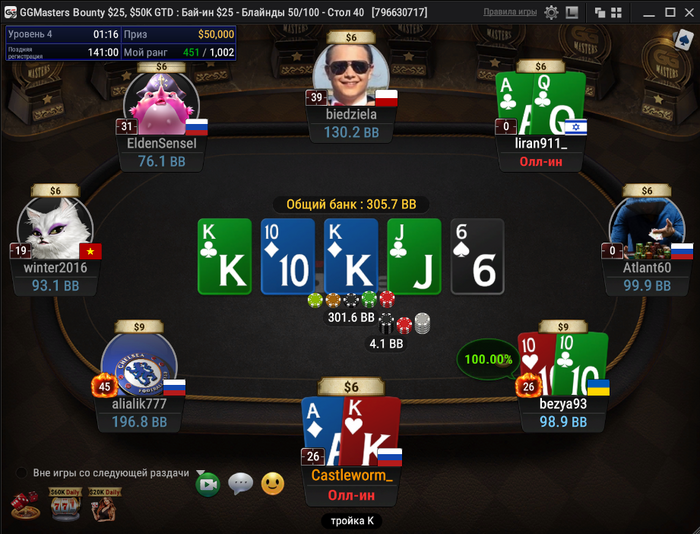Screen dimensions: 700x534
Task: Open the "Правила игры" rules link
Action: click(x=511, y=12)
